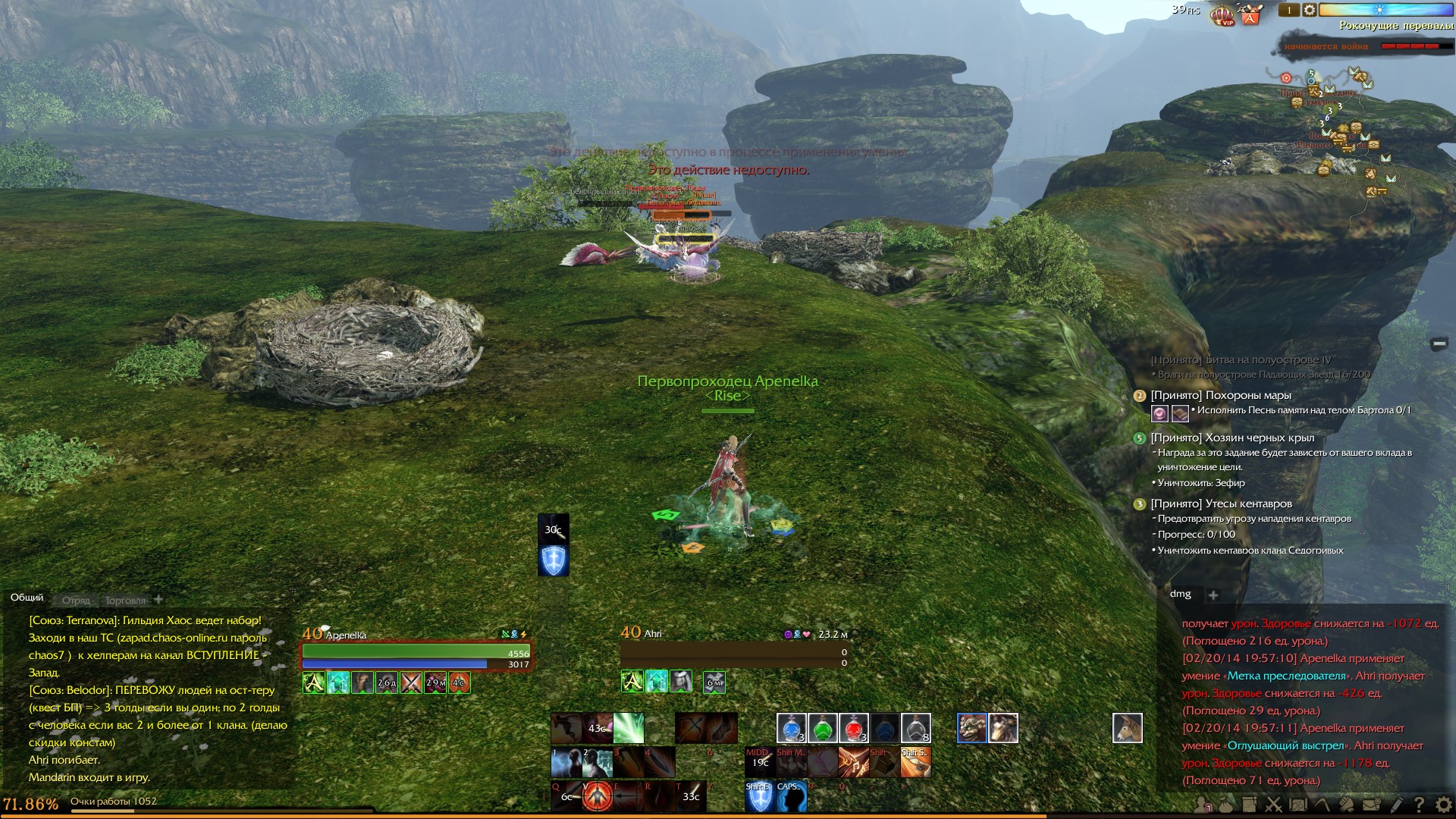1456x819 pixels.
Task: Click the gear button beside the daylight bar
Action: tap(1310, 10)
